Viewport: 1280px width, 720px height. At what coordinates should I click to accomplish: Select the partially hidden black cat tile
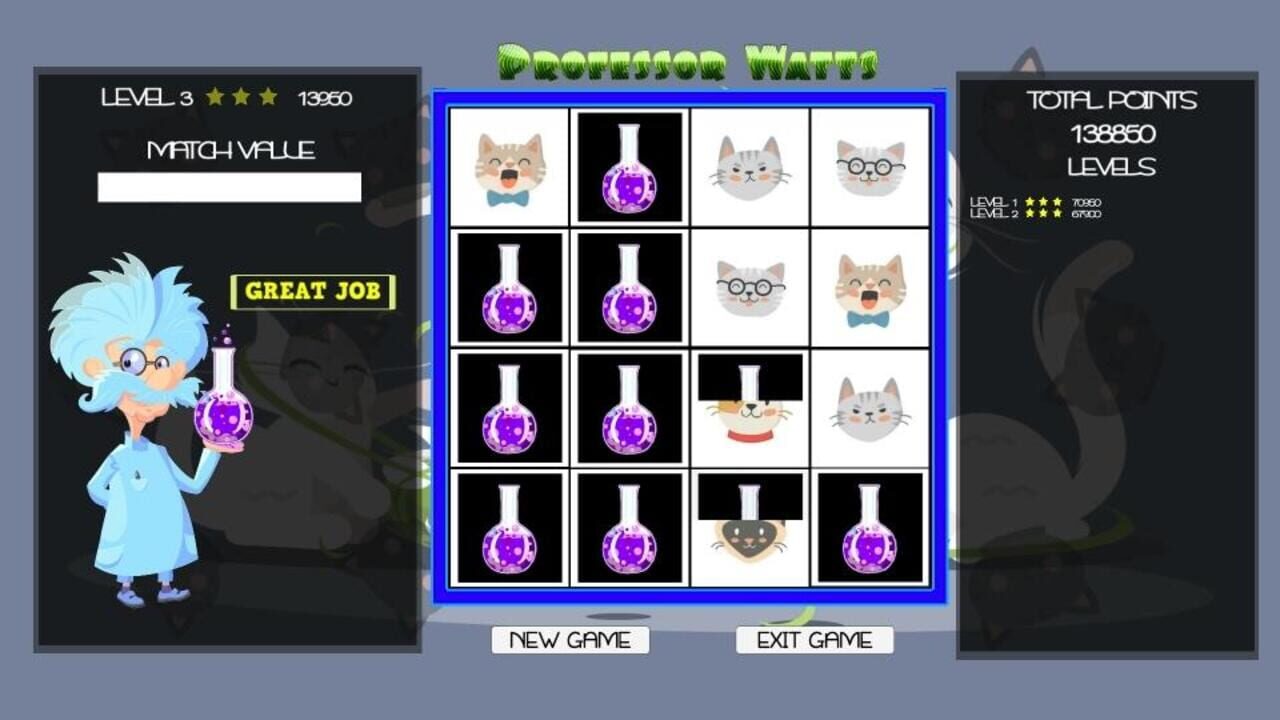click(x=750, y=525)
